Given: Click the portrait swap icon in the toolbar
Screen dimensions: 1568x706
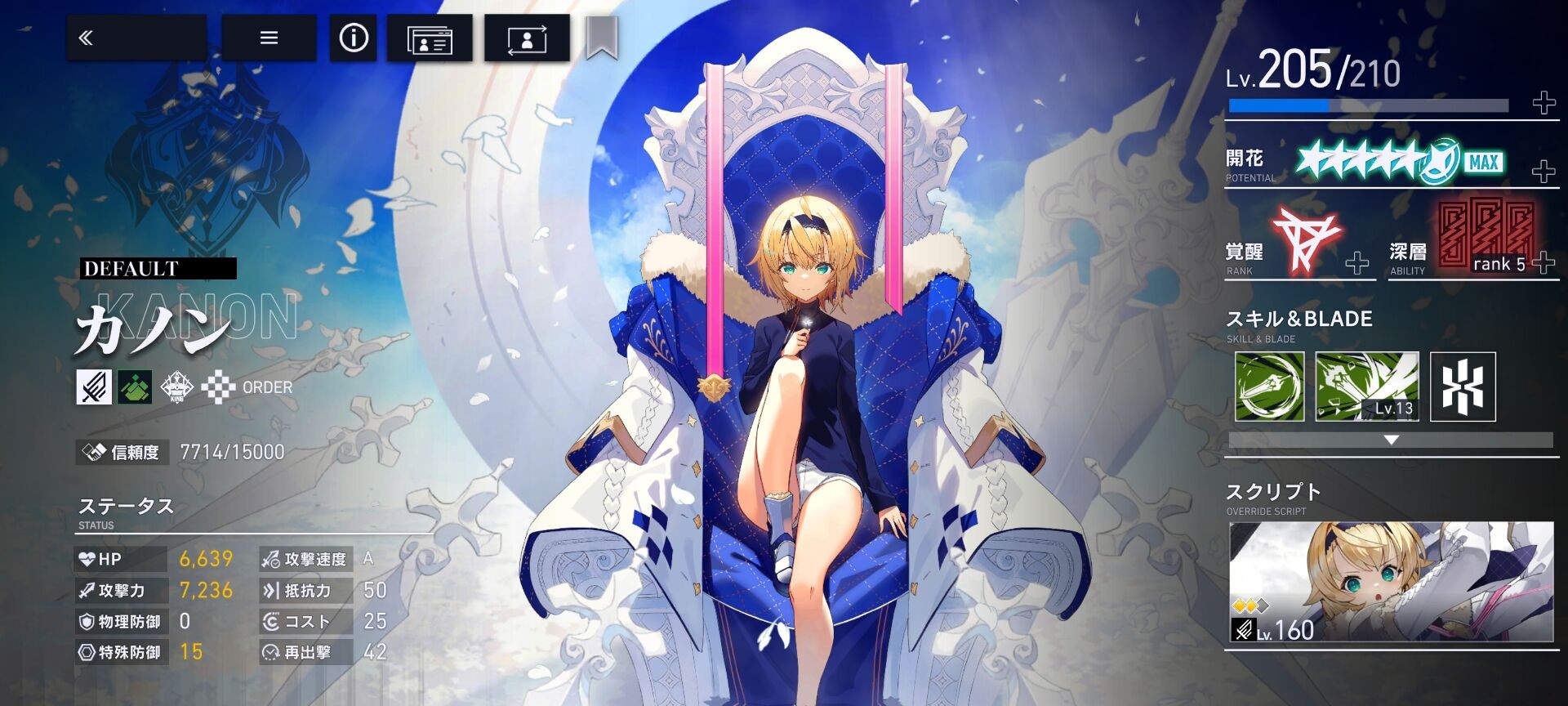Looking at the screenshot, I should [x=528, y=38].
